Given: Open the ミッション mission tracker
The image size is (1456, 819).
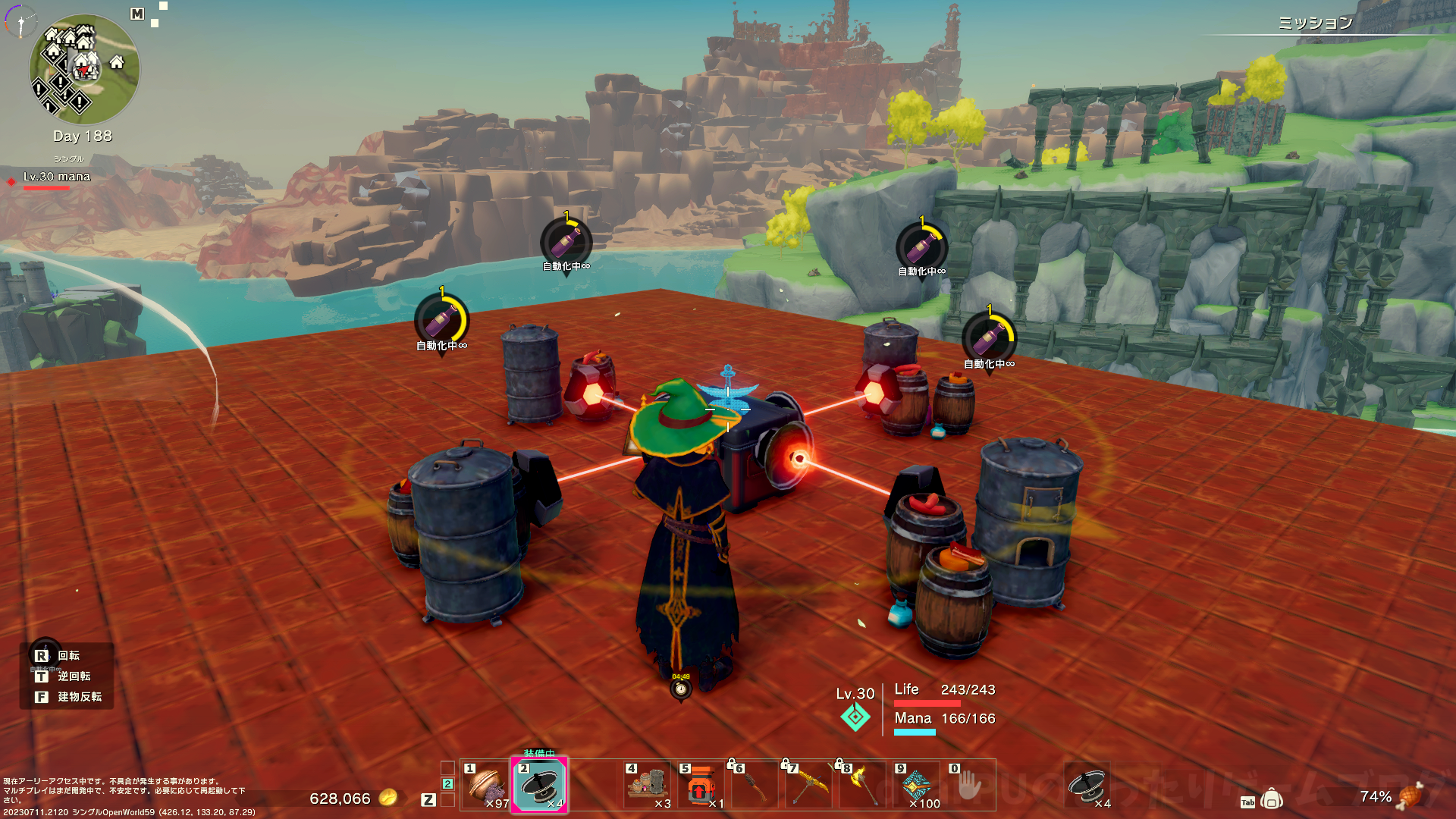Looking at the screenshot, I should 1315,23.
